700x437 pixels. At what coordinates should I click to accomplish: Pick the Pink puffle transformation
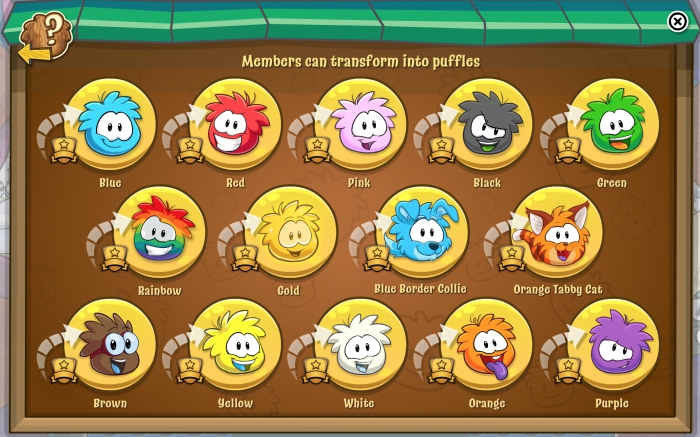360,125
